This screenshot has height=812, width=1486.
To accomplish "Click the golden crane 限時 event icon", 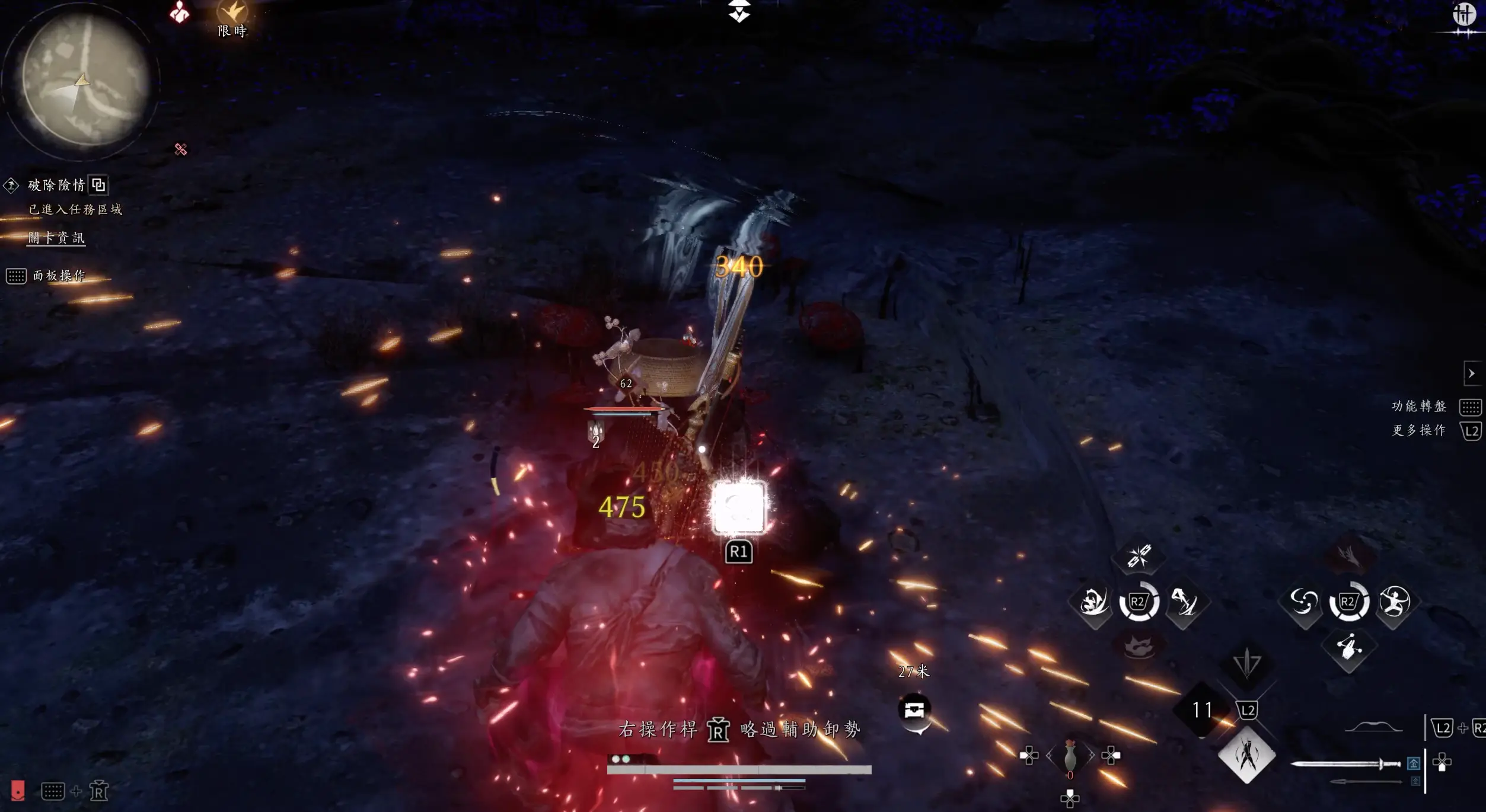I will click(232, 12).
